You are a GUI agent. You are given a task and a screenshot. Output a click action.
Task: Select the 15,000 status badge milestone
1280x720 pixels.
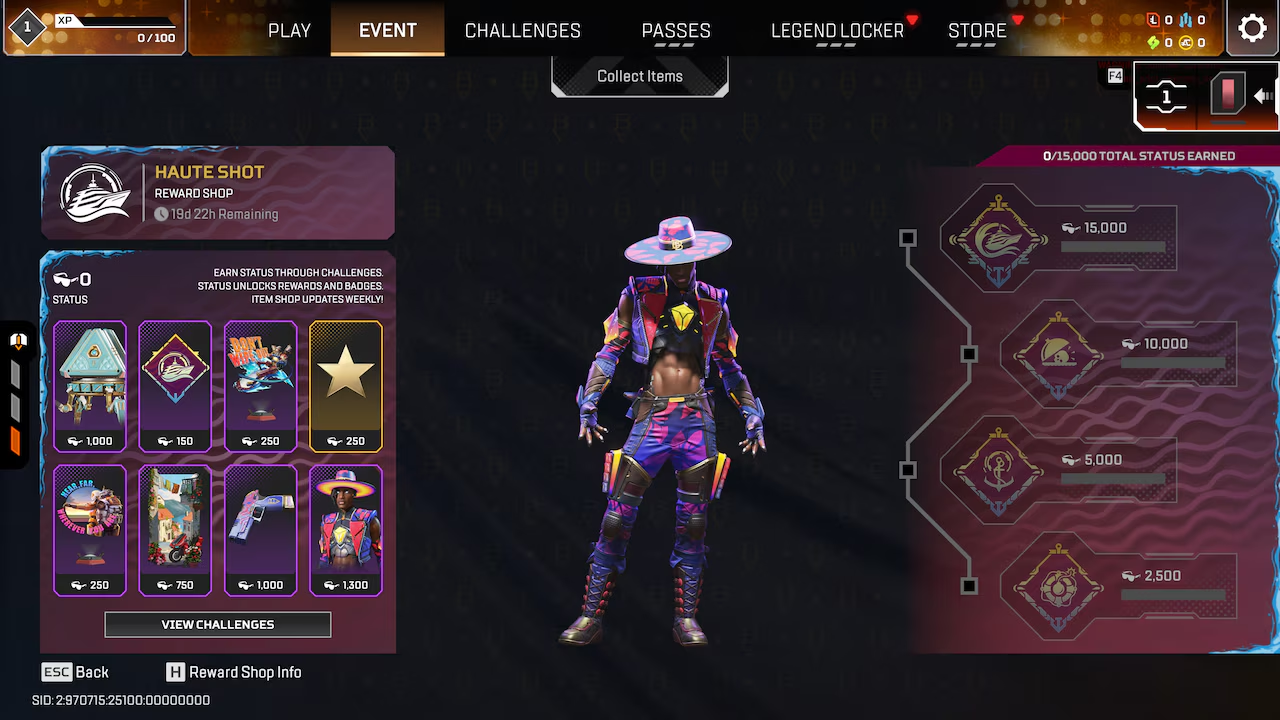coord(998,238)
